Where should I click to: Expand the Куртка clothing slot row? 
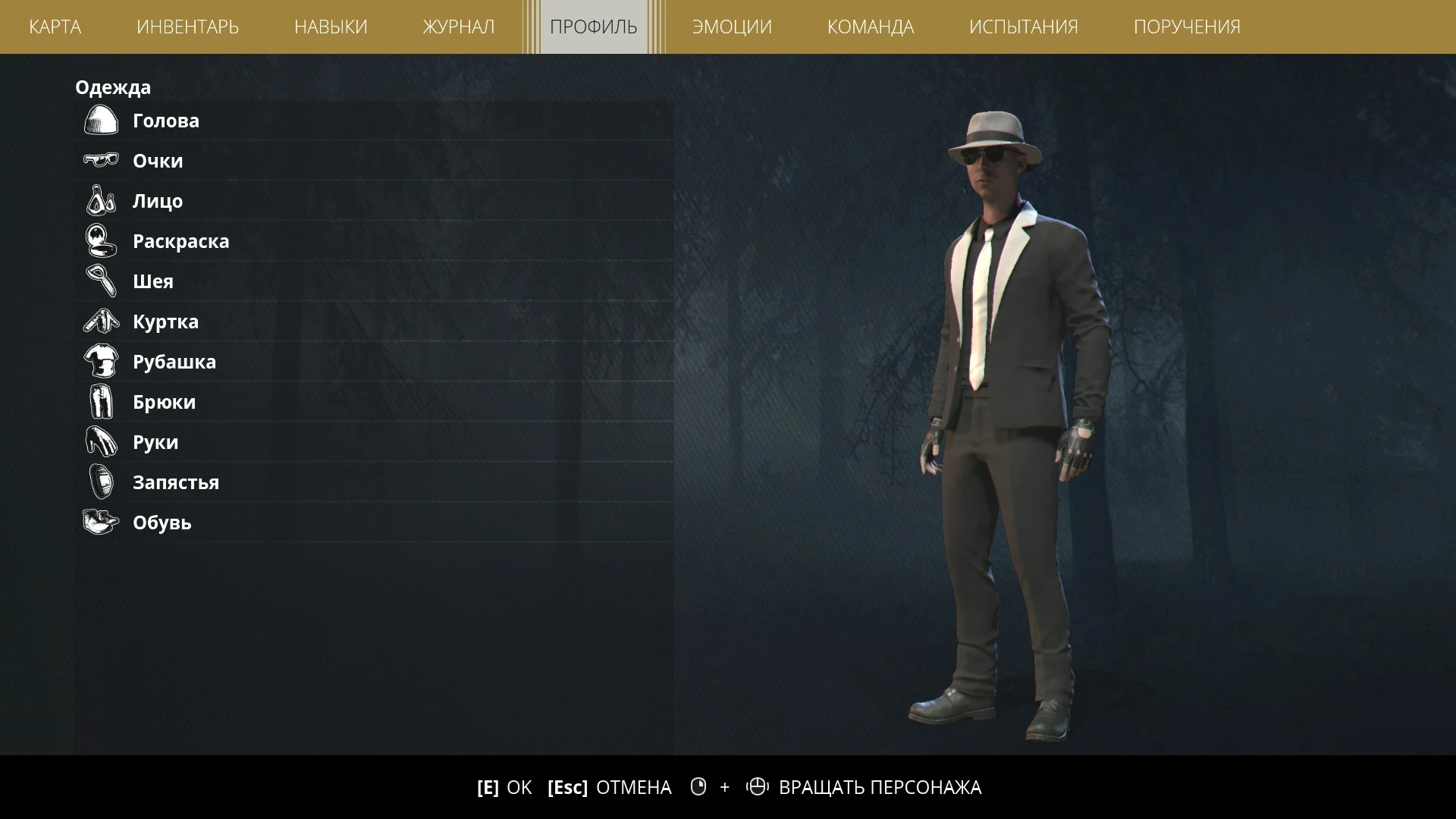pos(303,321)
